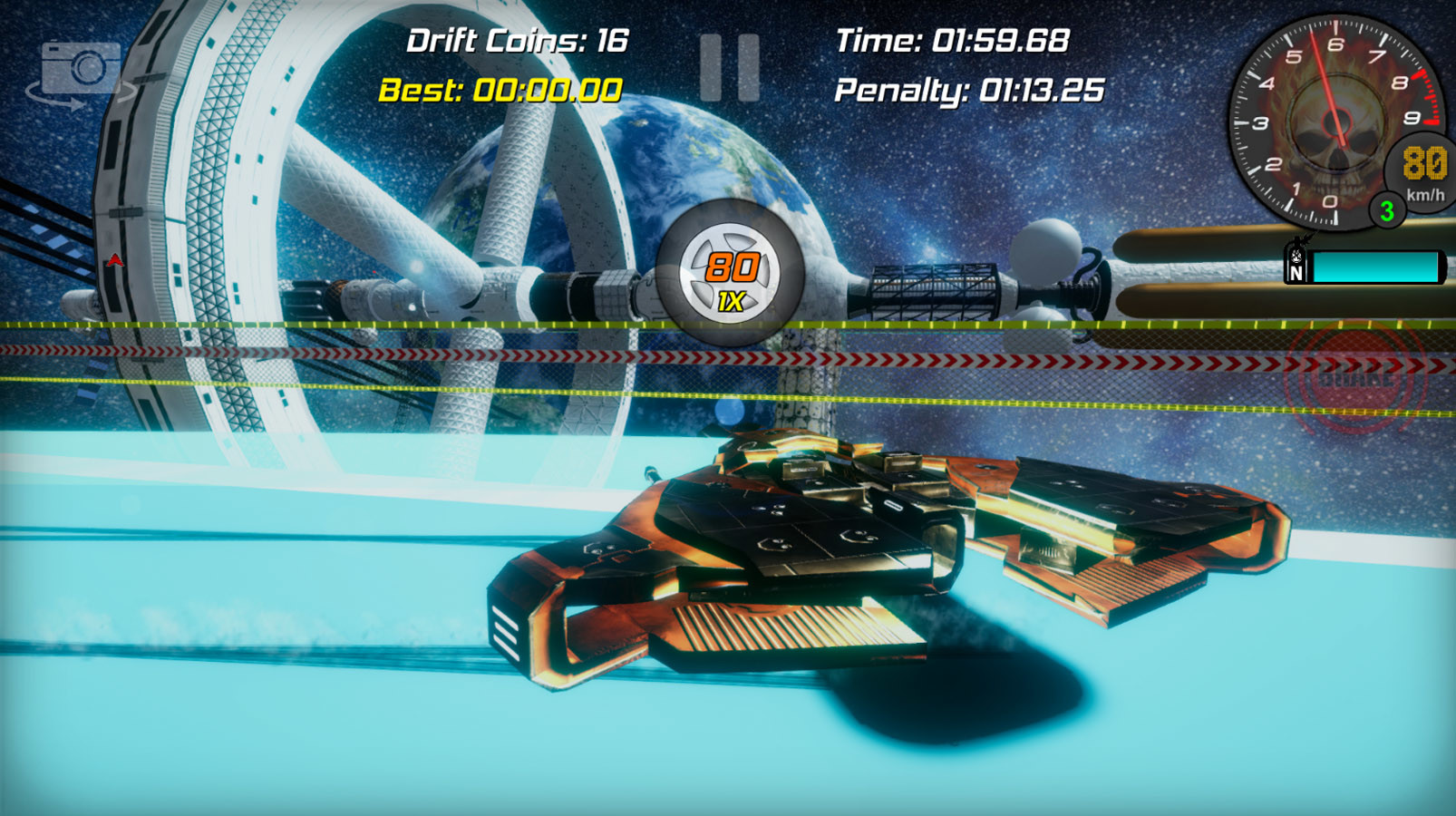Select the green gear indicator showing 3
The width and height of the screenshot is (1456, 816).
click(x=1386, y=210)
